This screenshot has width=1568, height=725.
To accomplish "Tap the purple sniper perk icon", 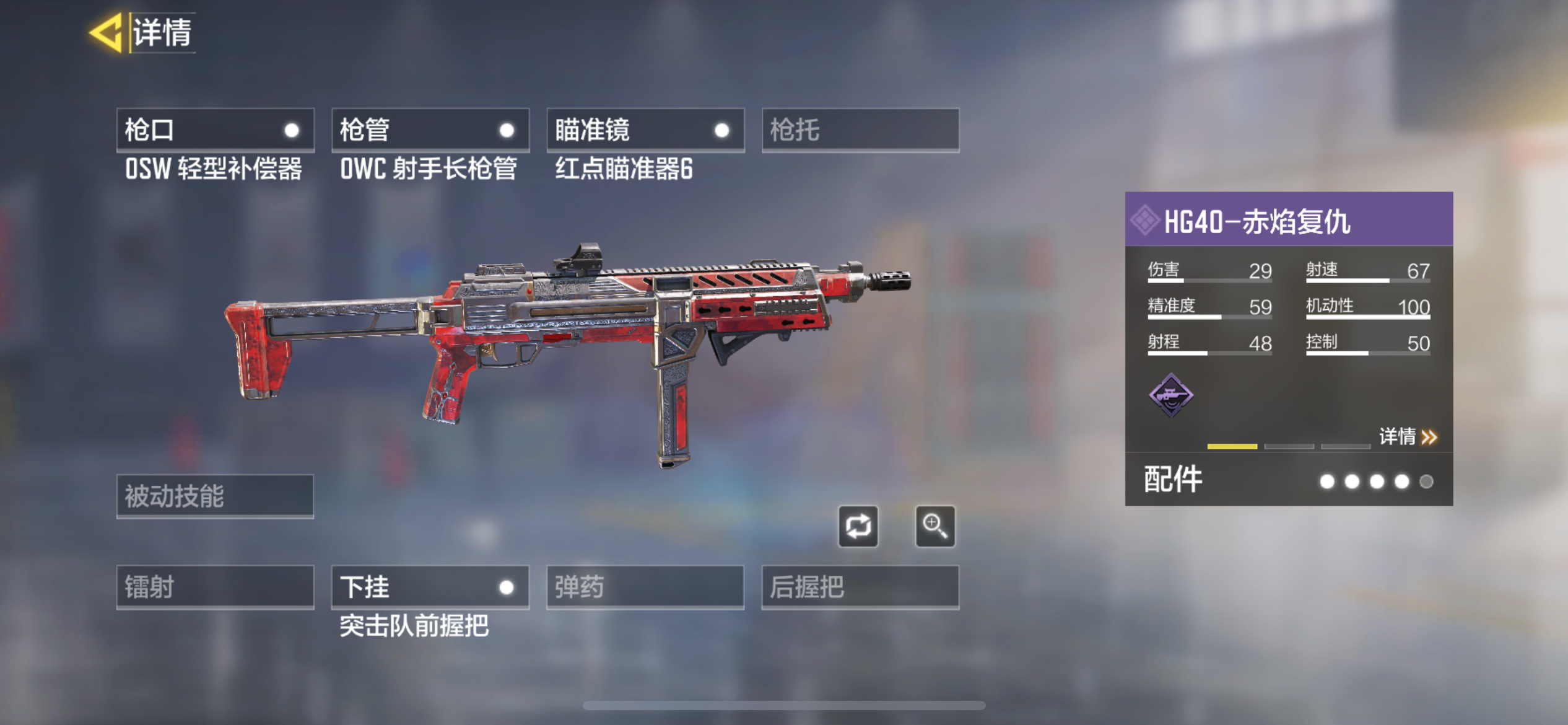I will pos(1170,395).
